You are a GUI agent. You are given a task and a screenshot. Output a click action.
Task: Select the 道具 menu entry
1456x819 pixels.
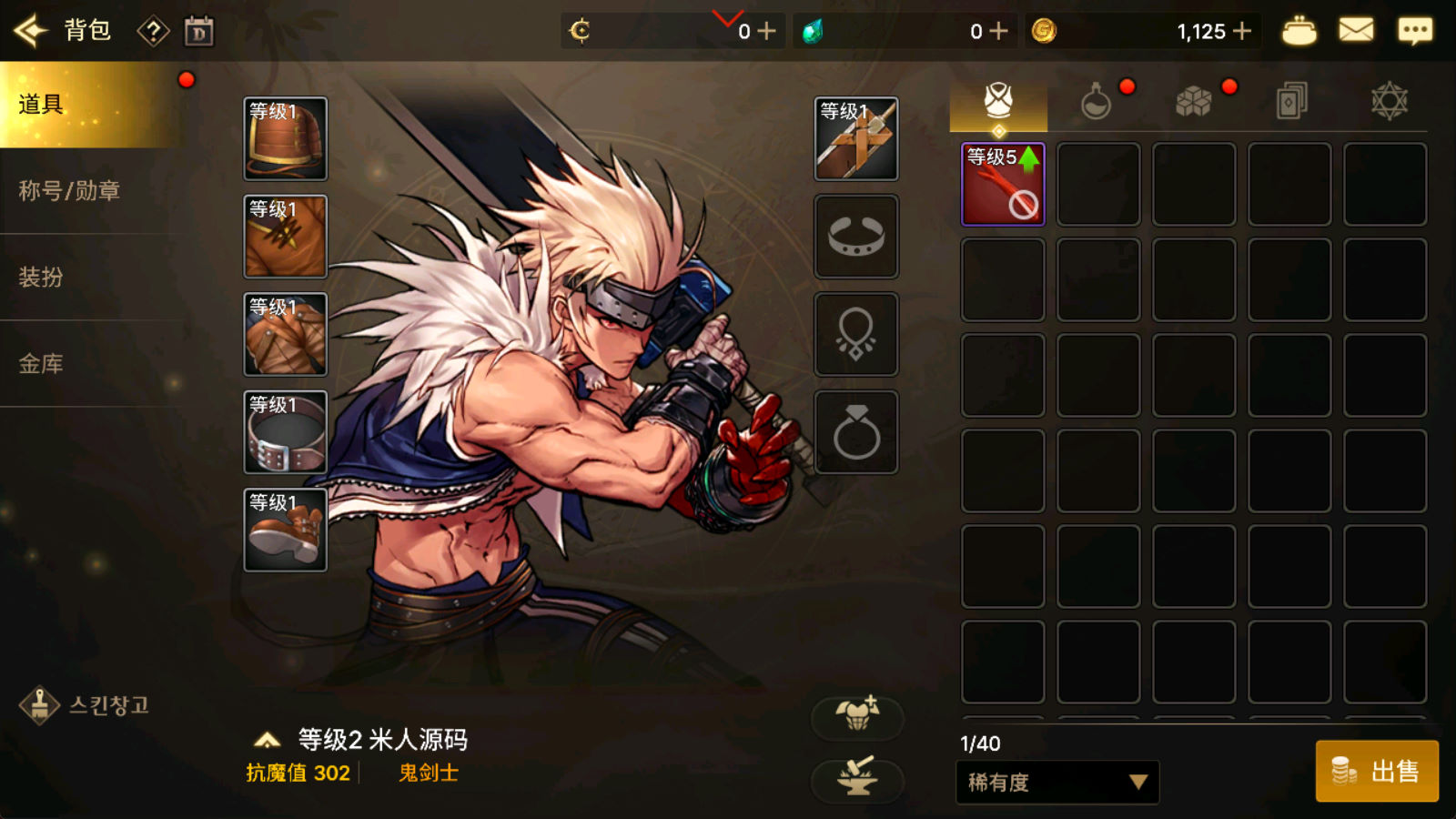[88, 105]
